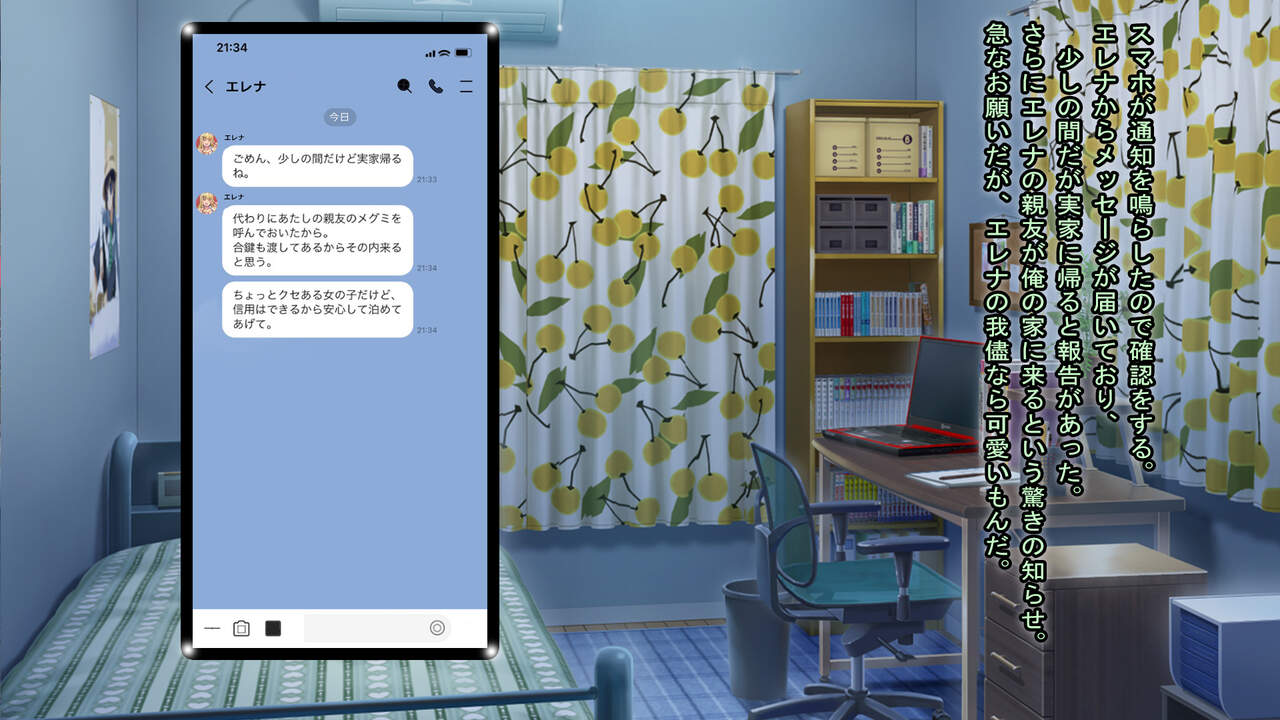Tap the back arrow beside エレナ

pyautogui.click(x=209, y=87)
